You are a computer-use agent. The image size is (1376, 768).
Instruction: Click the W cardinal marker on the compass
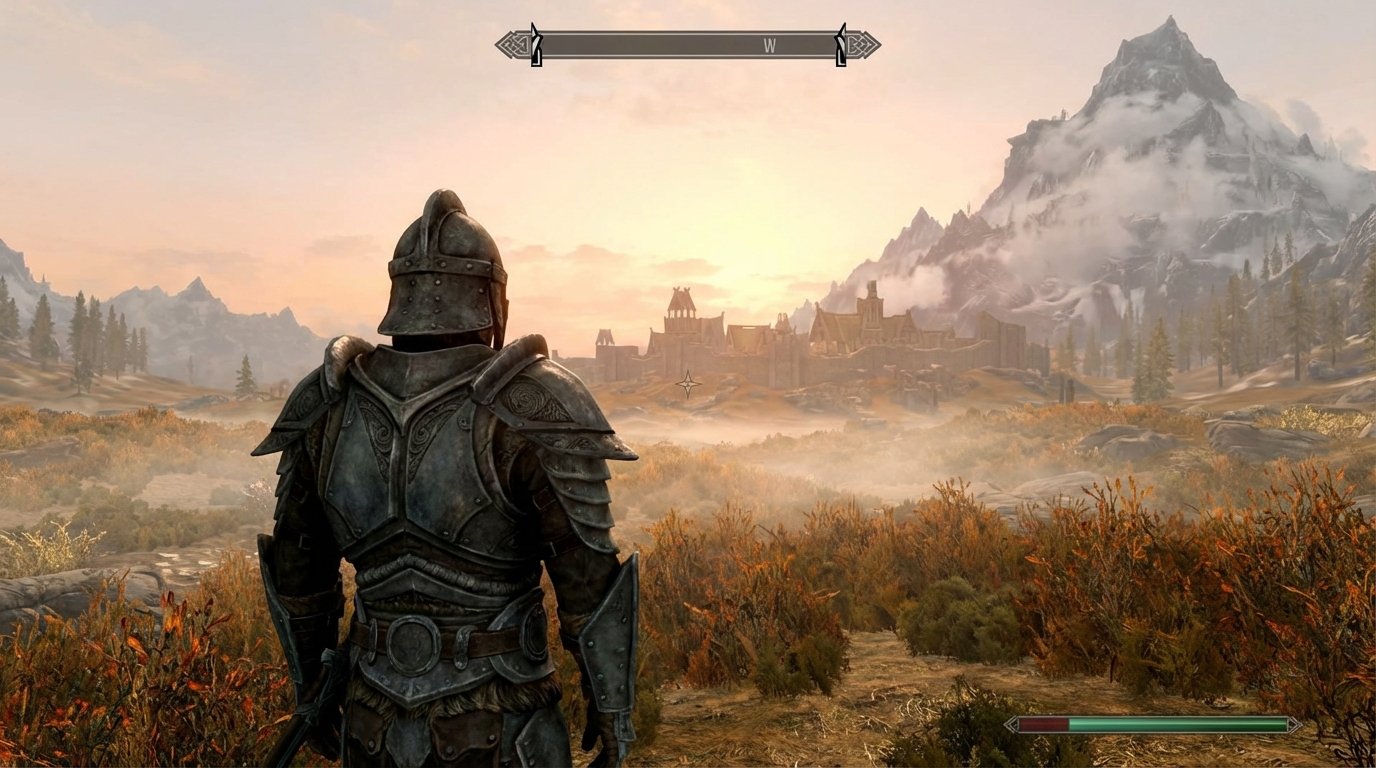(767, 46)
